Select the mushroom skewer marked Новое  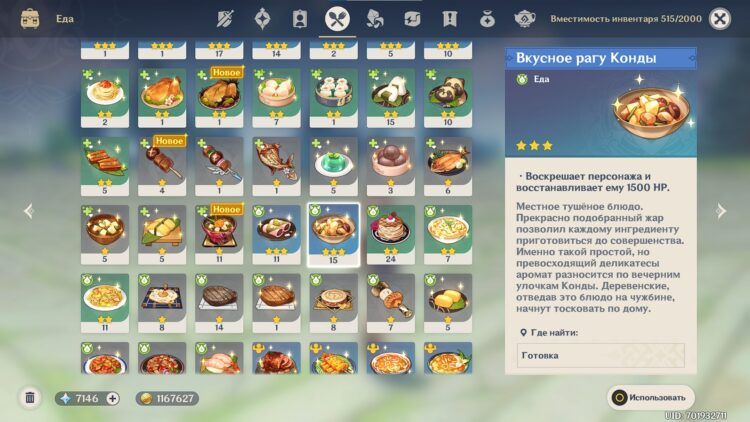pos(162,161)
